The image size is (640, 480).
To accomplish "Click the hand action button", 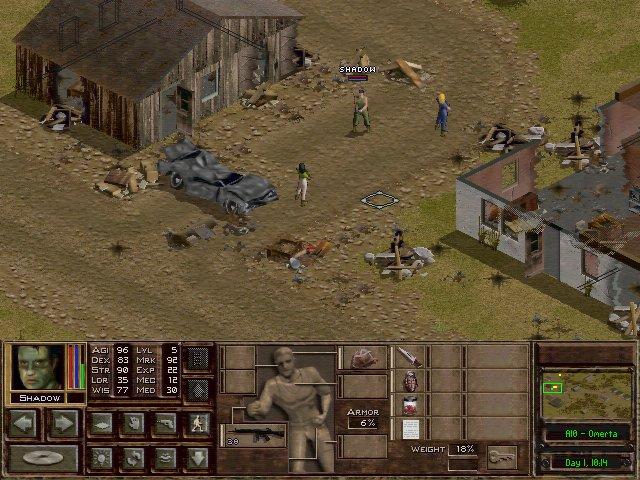I will pos(133,423).
